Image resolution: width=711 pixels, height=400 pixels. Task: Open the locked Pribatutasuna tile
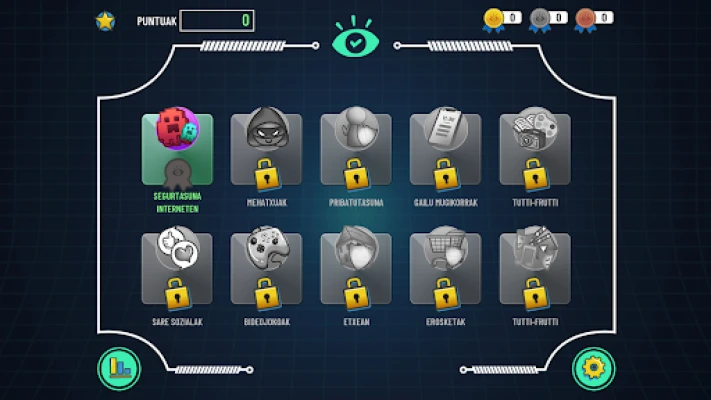355,149
